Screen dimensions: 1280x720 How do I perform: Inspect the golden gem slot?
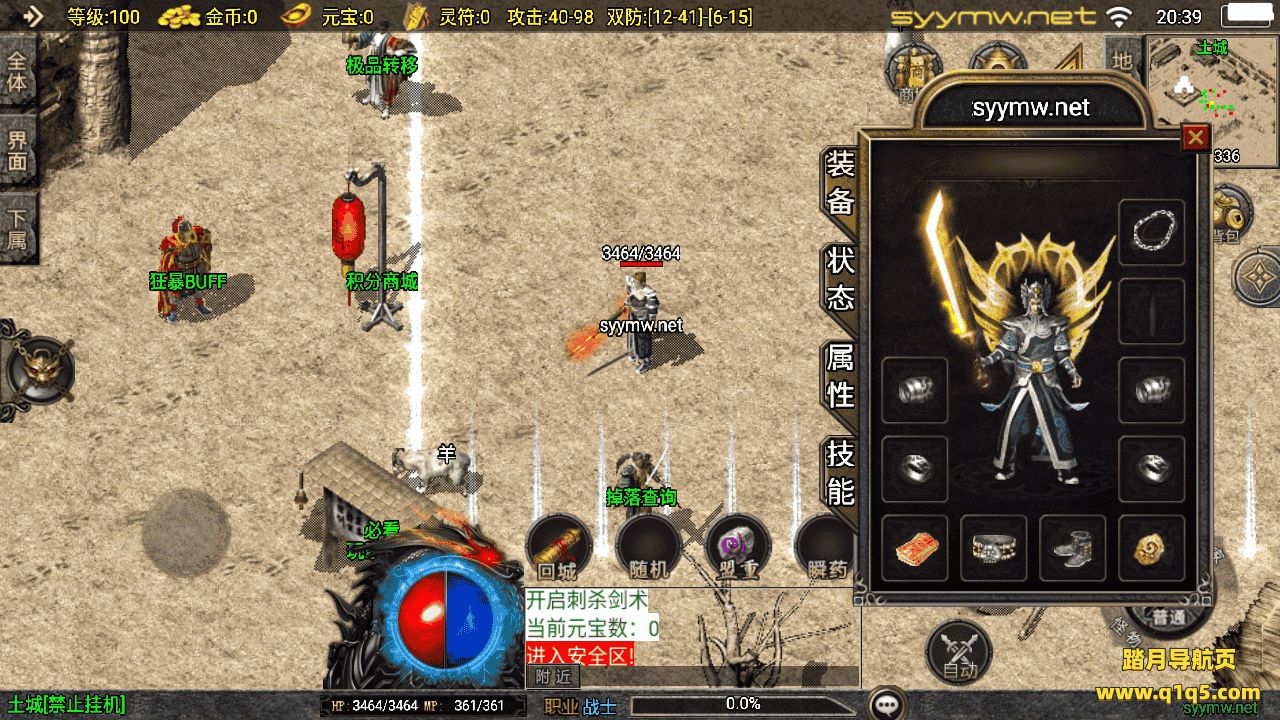(1151, 549)
